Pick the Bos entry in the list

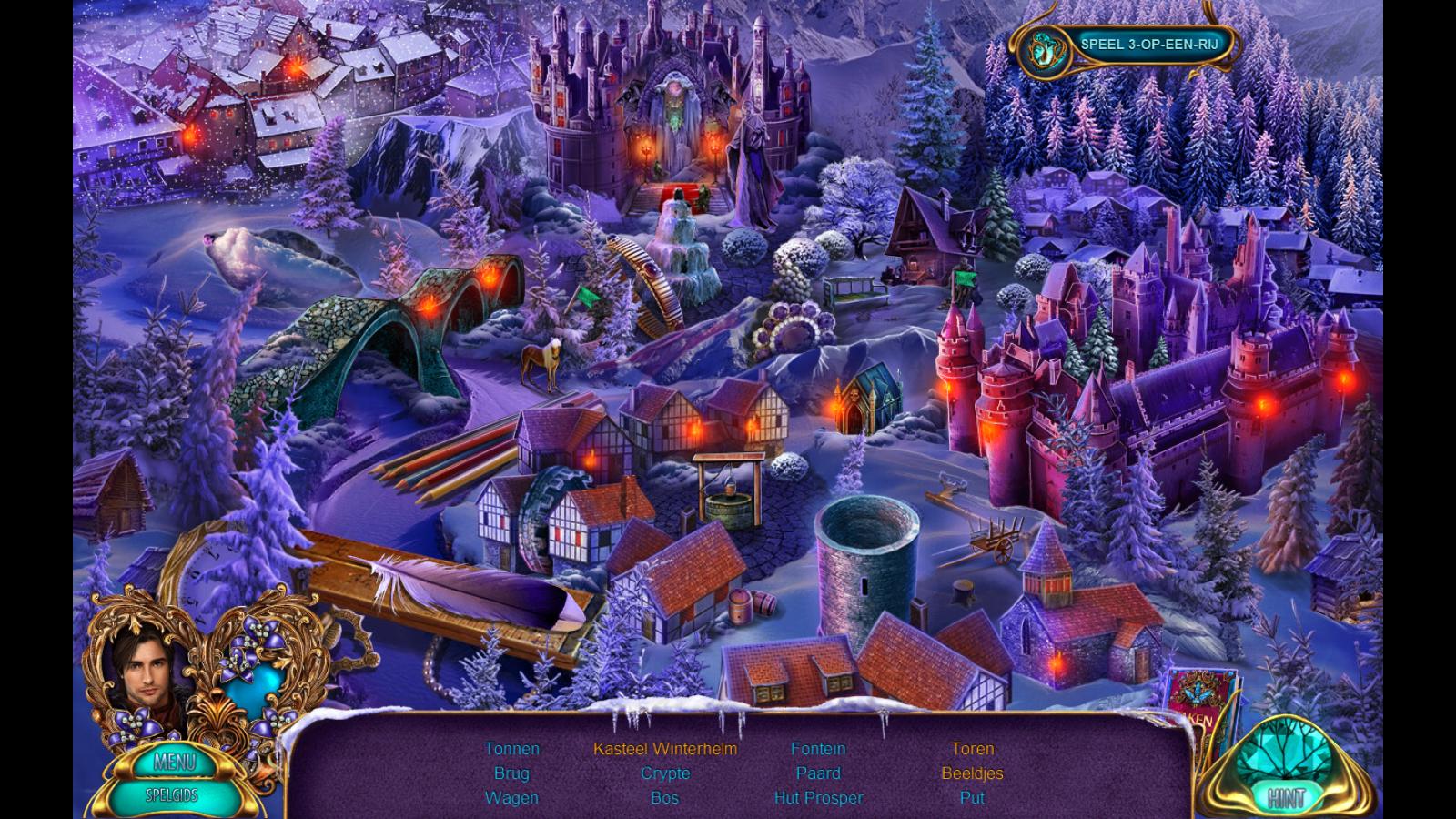tap(665, 798)
